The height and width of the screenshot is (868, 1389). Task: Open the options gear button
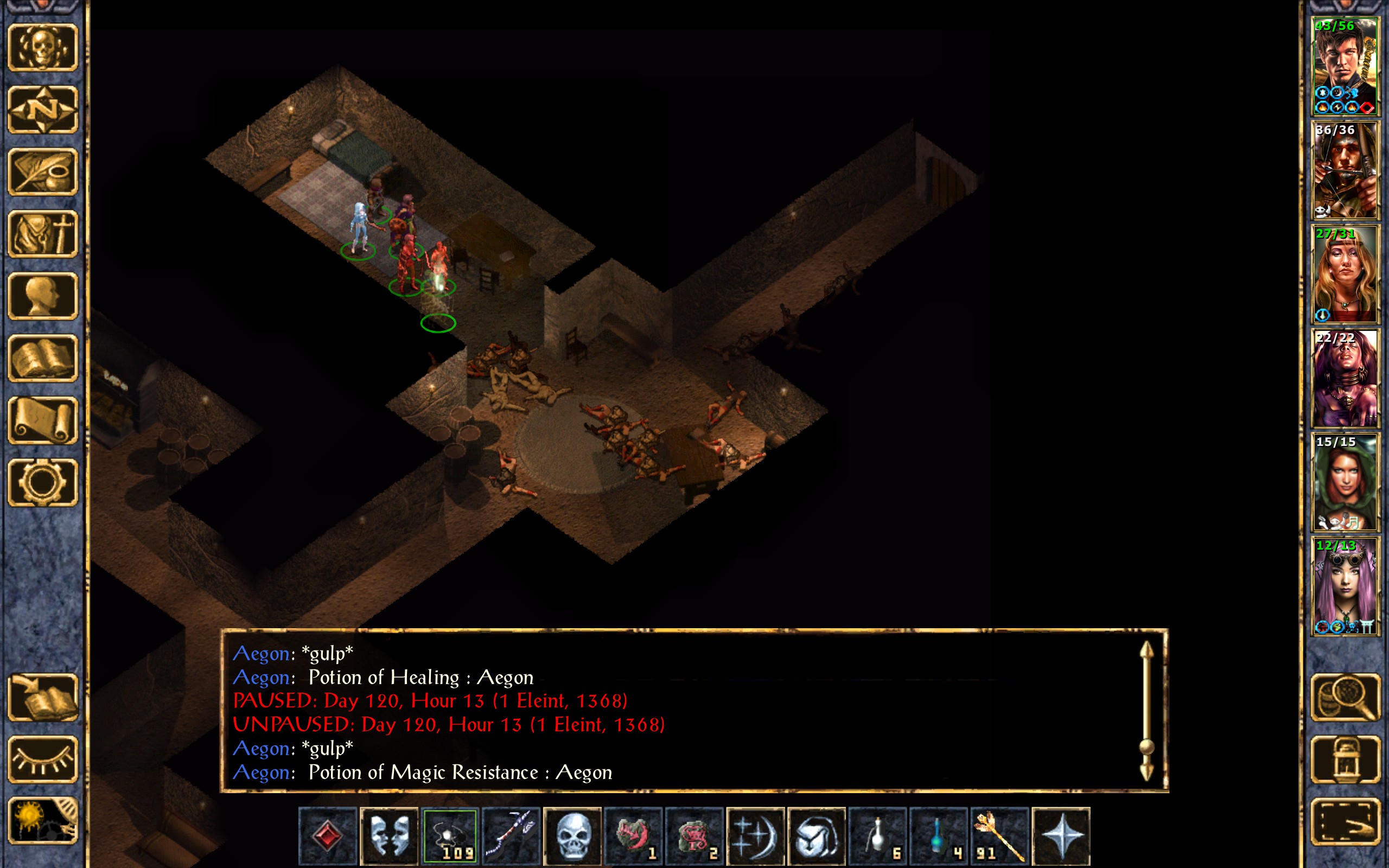43,482
